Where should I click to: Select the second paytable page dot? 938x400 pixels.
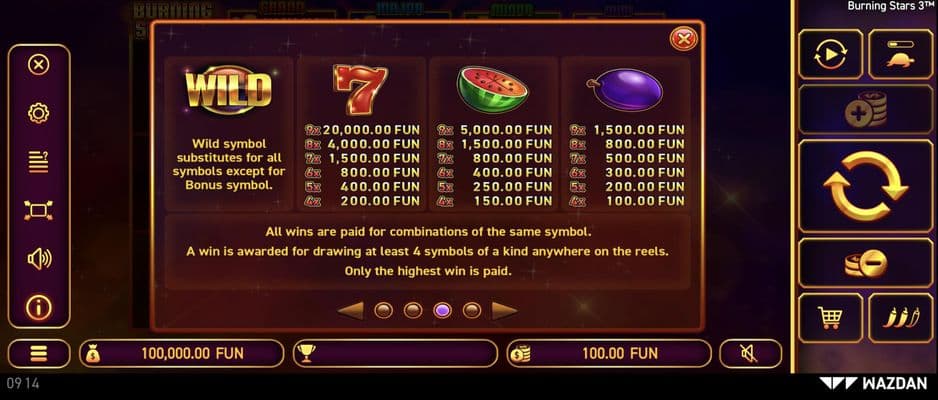(413, 310)
